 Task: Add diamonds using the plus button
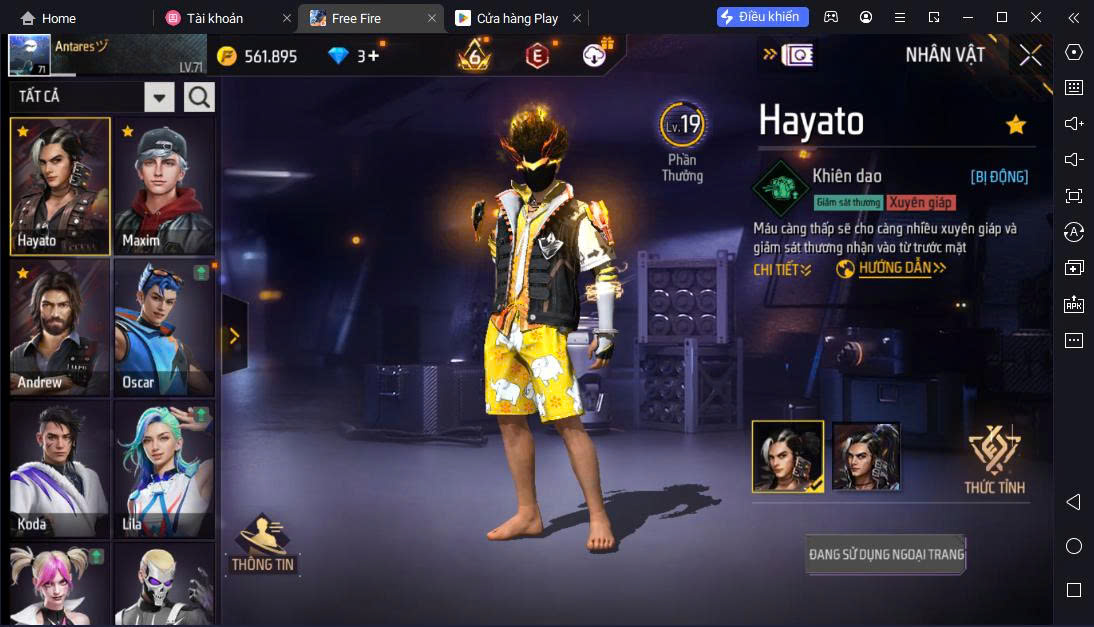point(374,56)
